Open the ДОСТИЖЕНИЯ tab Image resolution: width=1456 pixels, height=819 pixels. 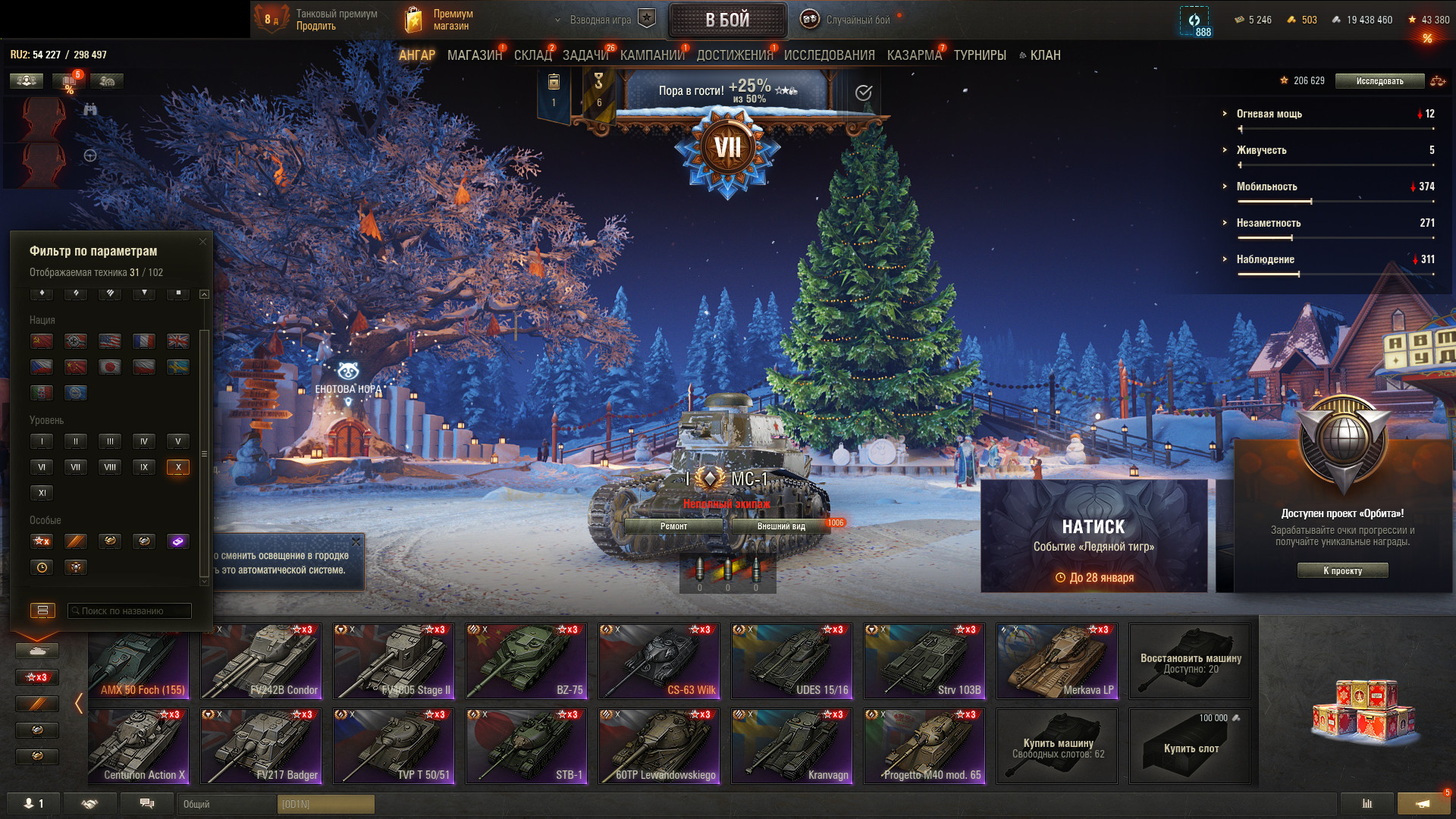[x=734, y=55]
